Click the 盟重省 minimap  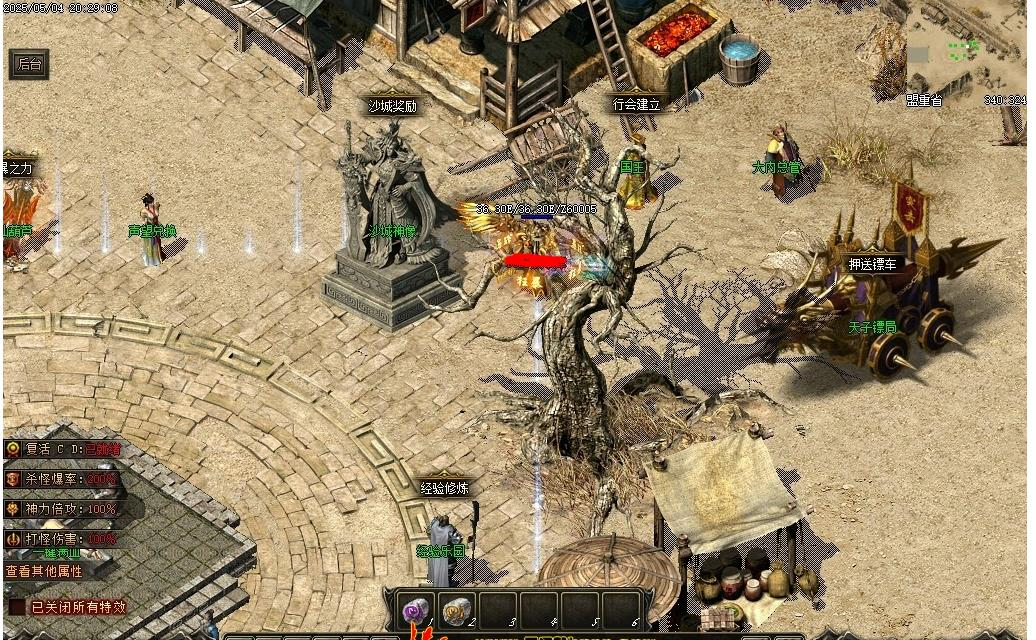964,52
